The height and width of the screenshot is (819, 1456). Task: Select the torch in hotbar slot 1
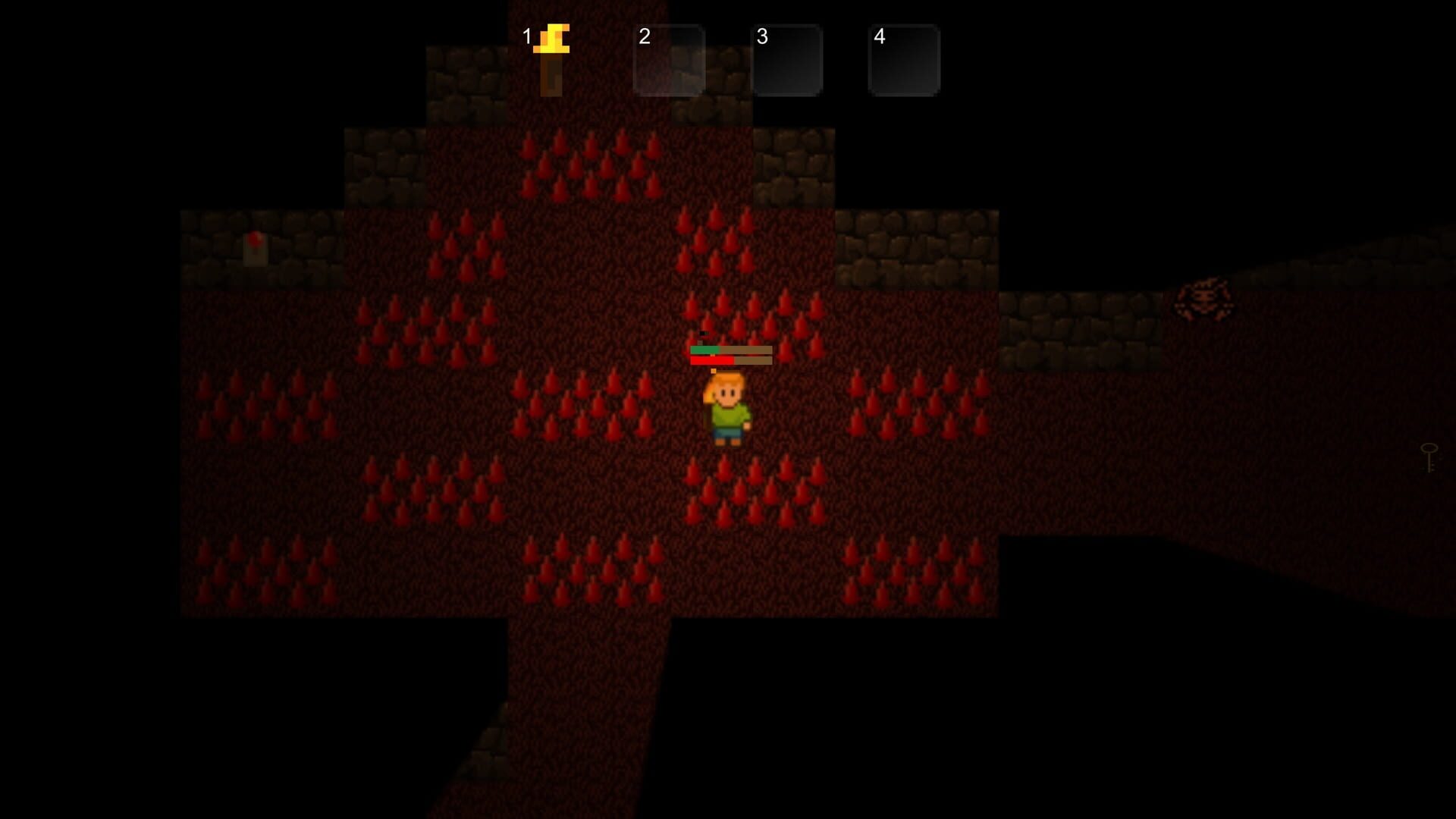[551, 58]
